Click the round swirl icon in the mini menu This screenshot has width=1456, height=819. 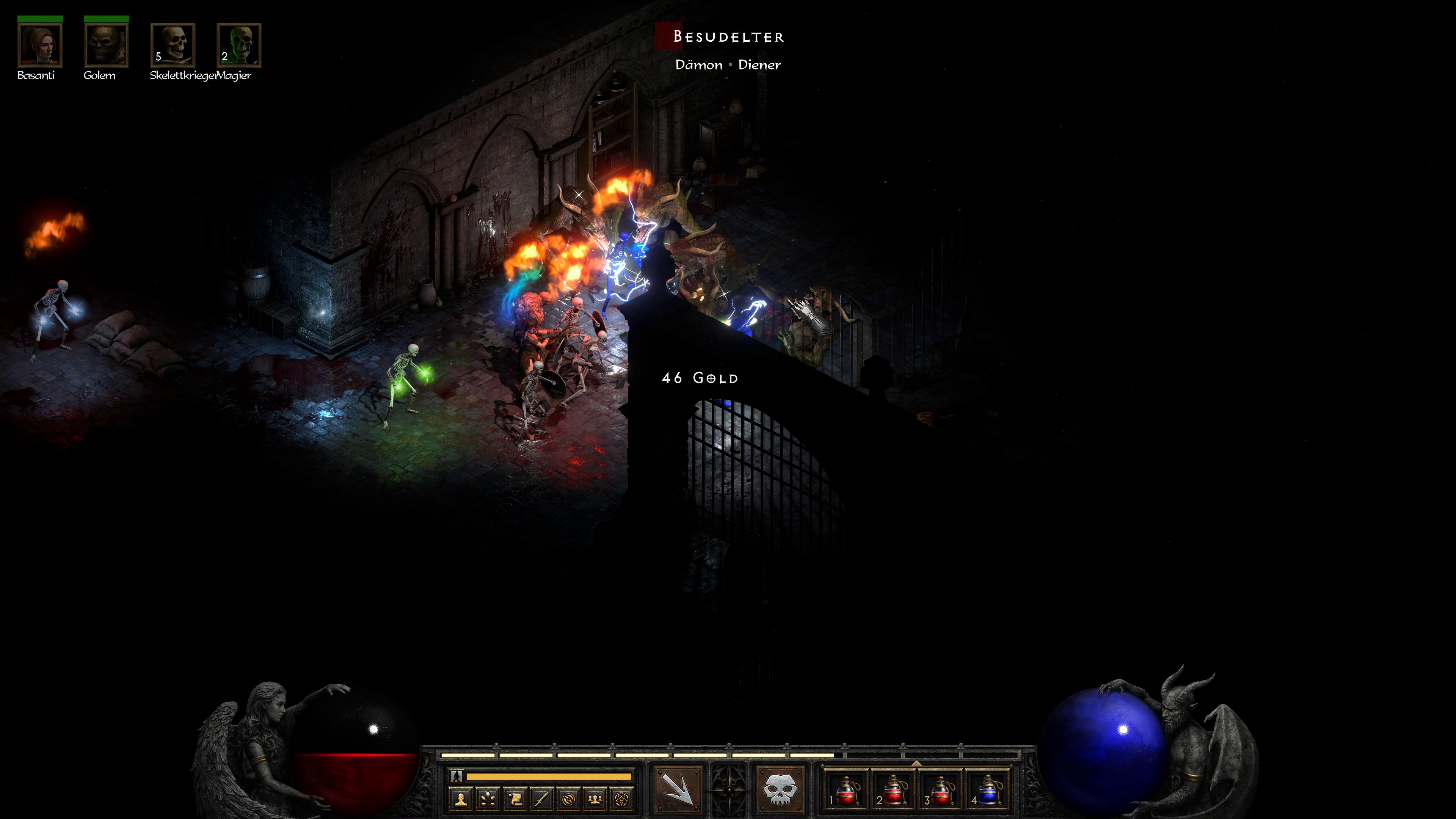(569, 799)
